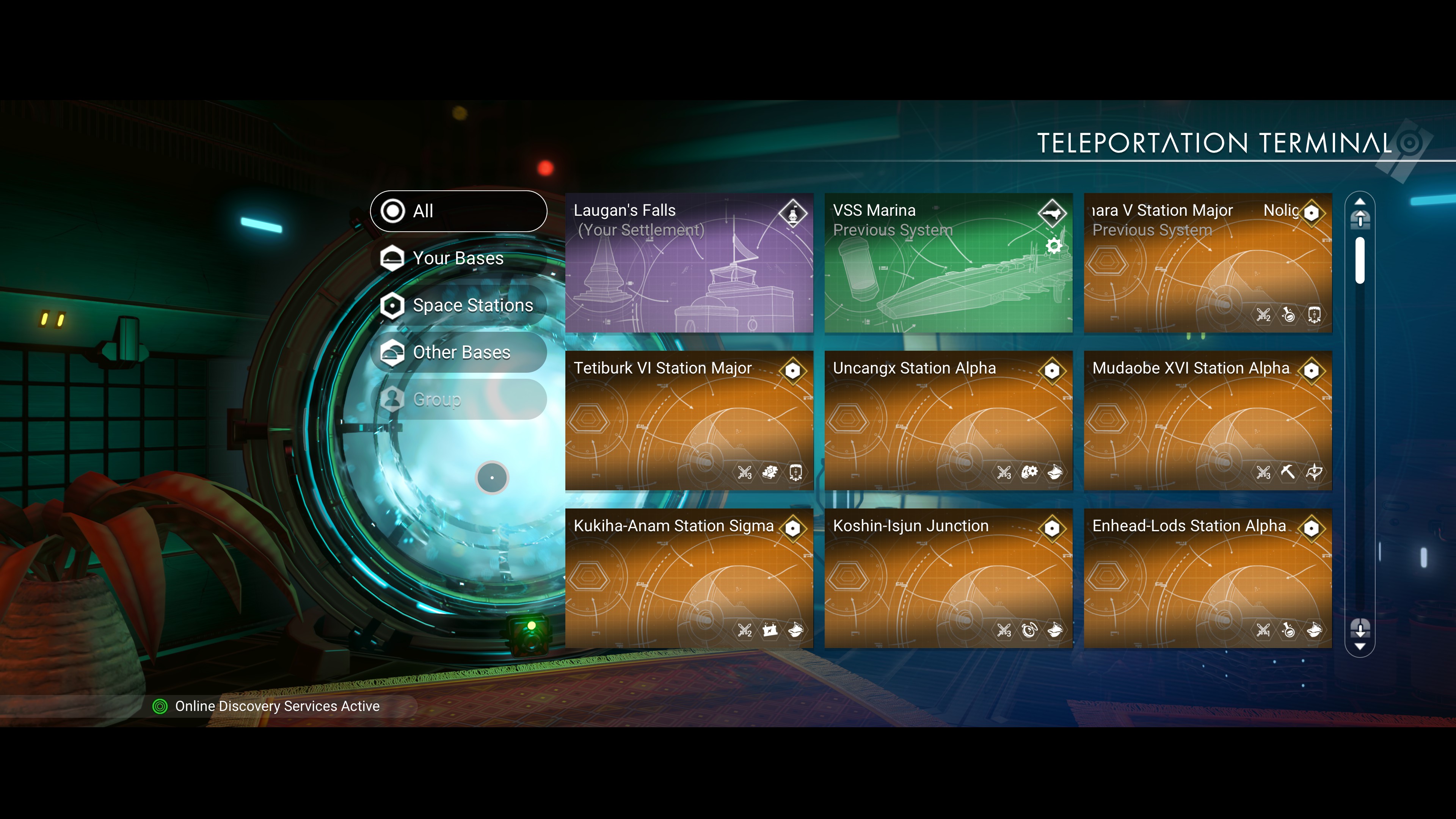Switch to the Your Bases filter
The width and height of the screenshot is (1456, 819).
[x=458, y=258]
